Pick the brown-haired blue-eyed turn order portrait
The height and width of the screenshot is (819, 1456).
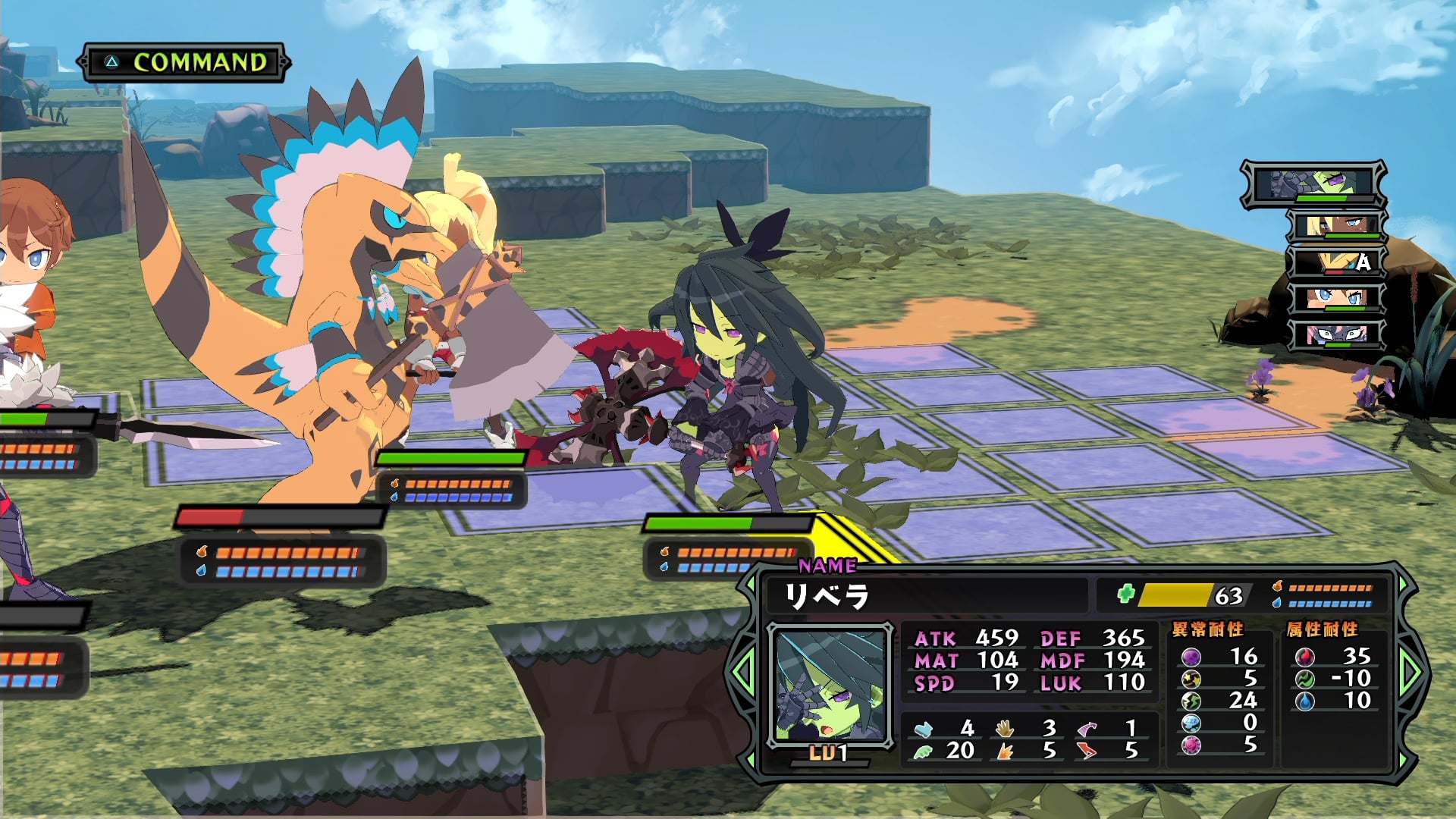(x=1336, y=298)
